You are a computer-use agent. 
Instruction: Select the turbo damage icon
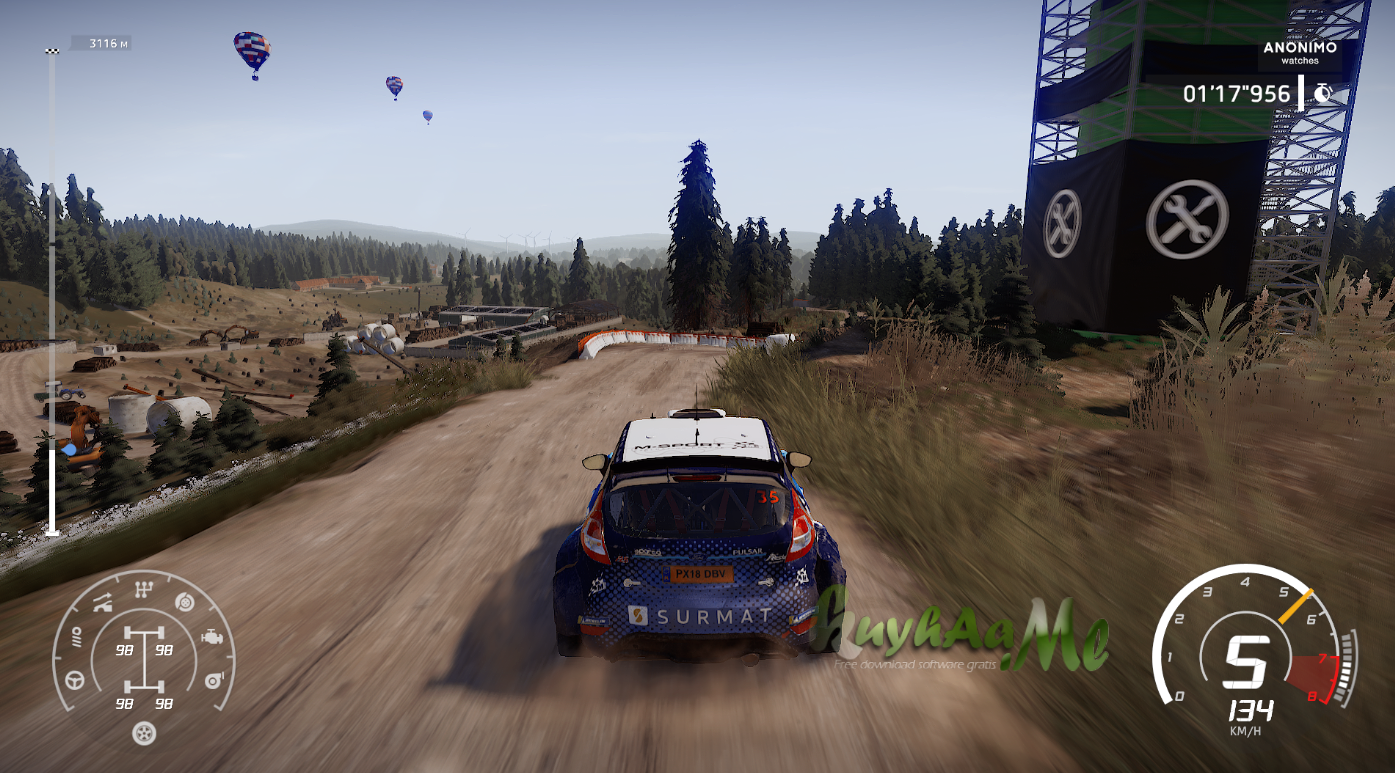(211, 680)
